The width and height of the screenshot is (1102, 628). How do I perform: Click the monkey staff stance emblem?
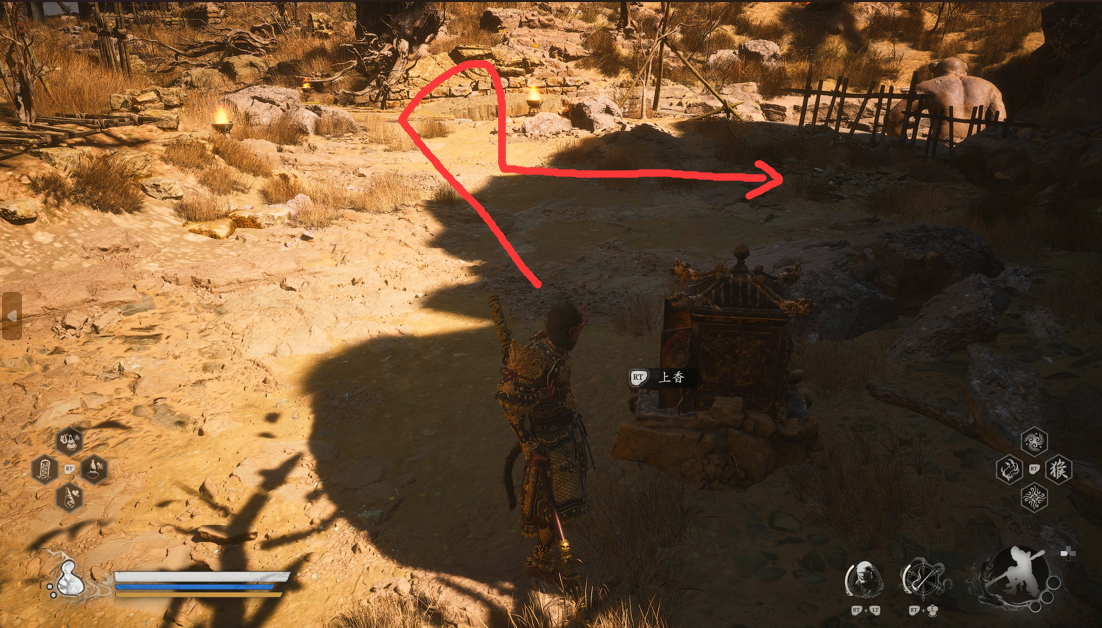(x=1013, y=580)
